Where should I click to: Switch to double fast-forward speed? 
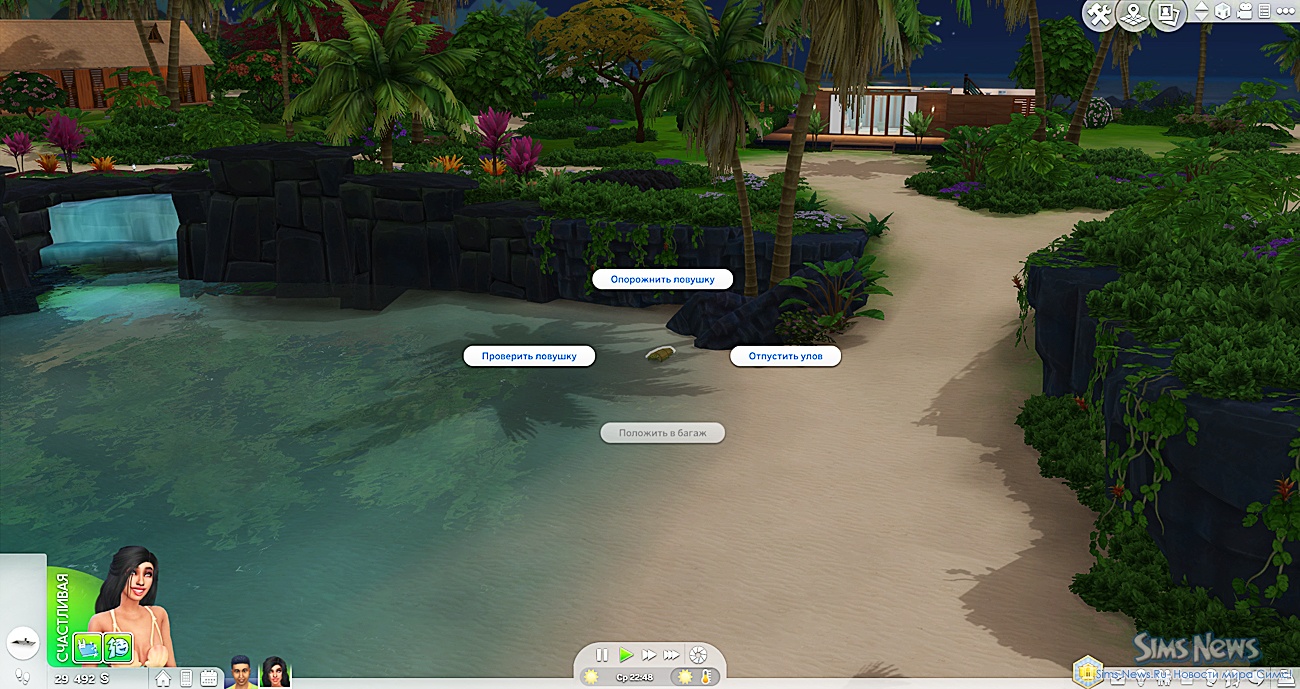coord(649,655)
